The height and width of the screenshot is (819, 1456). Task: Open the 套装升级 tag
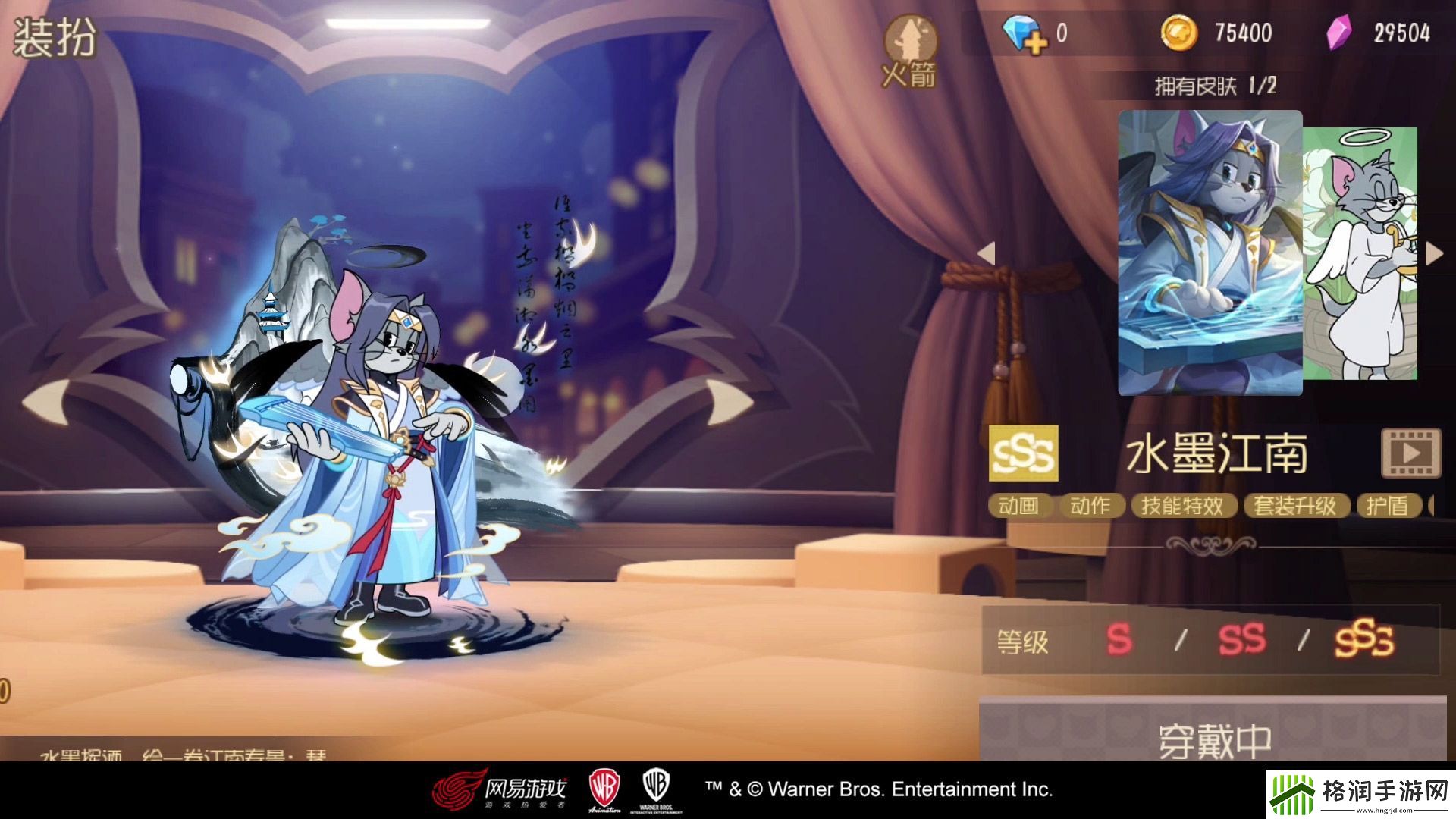[x=1295, y=506]
